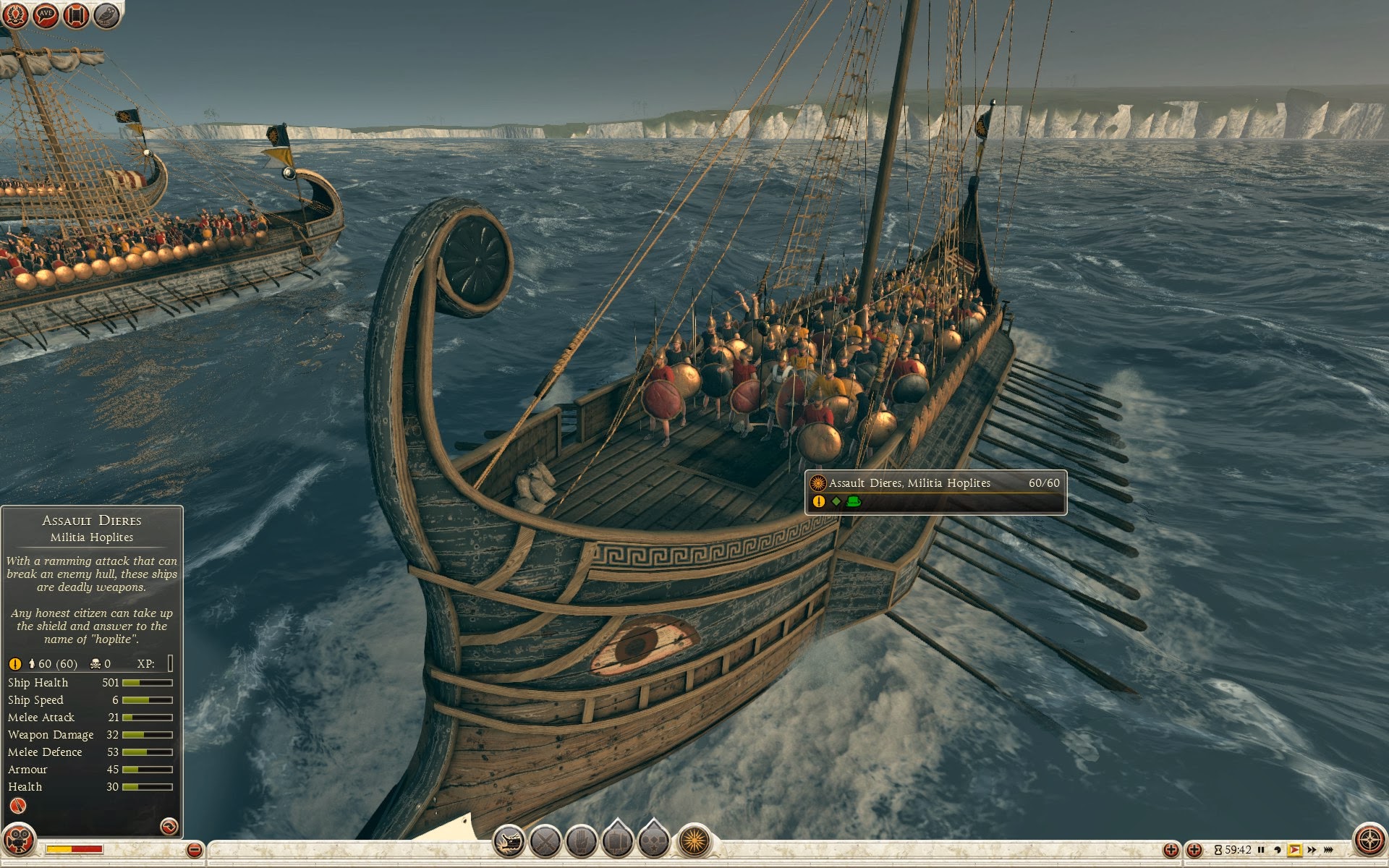Collapse the panel with the red minus button
The width and height of the screenshot is (1389, 868).
coord(194,850)
